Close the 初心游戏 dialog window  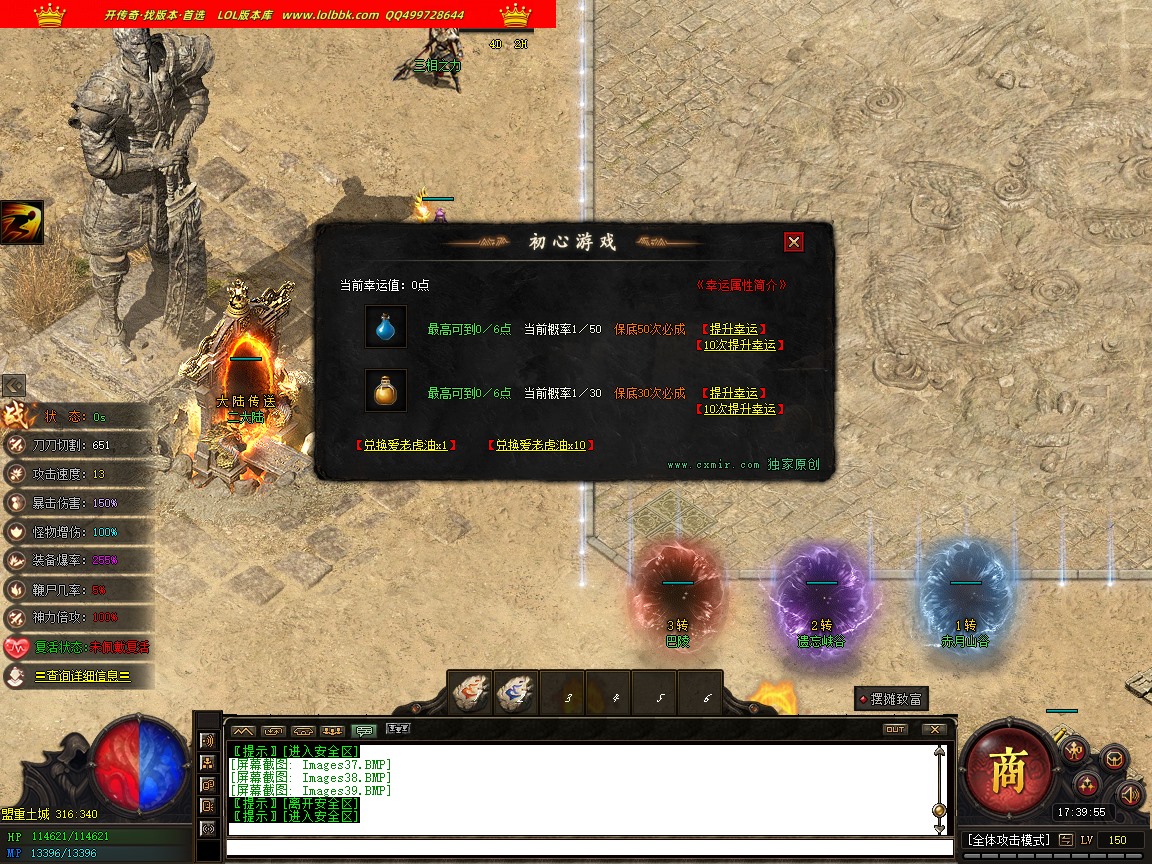793,242
